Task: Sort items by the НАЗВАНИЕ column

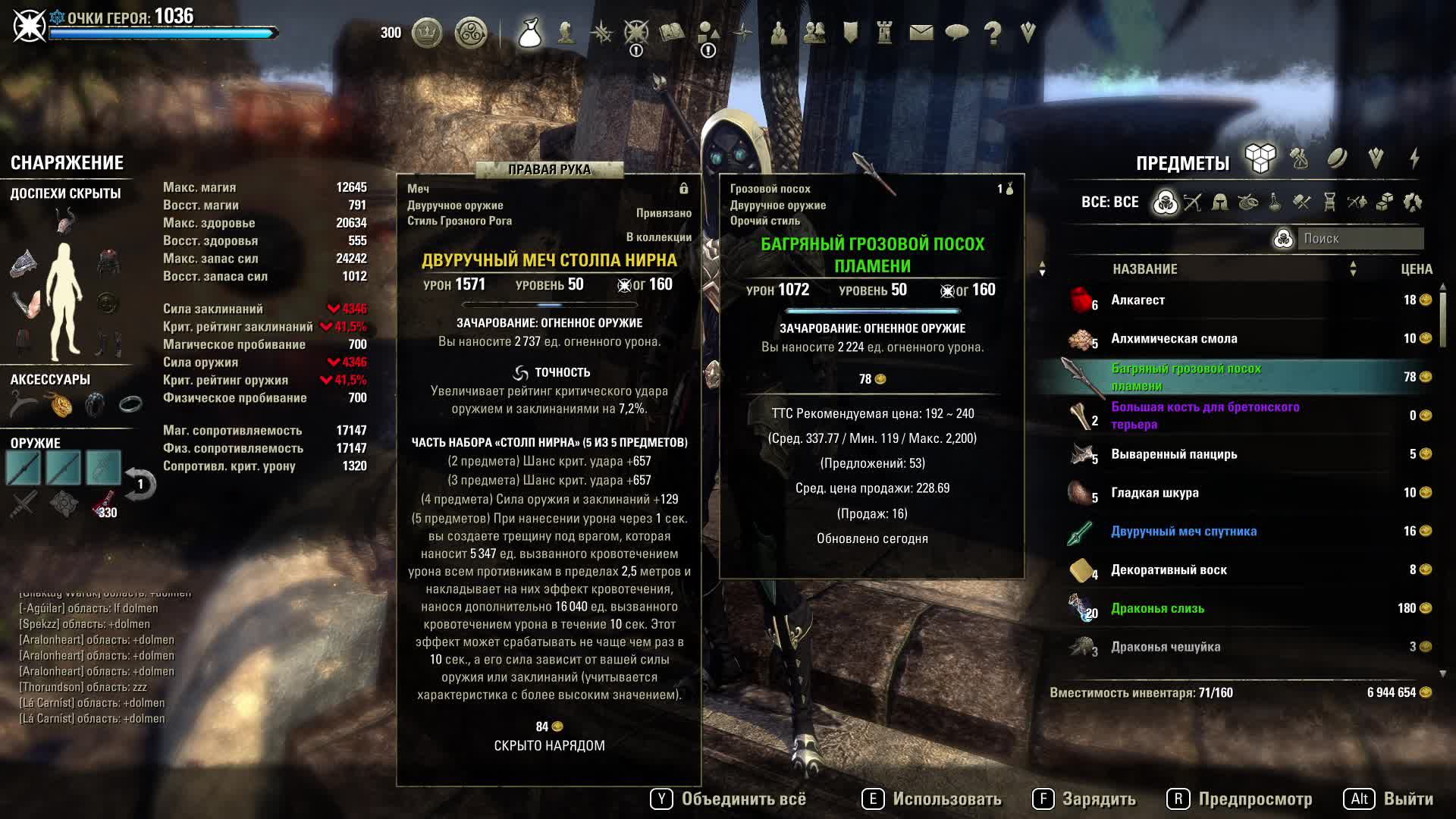Action: click(1145, 269)
